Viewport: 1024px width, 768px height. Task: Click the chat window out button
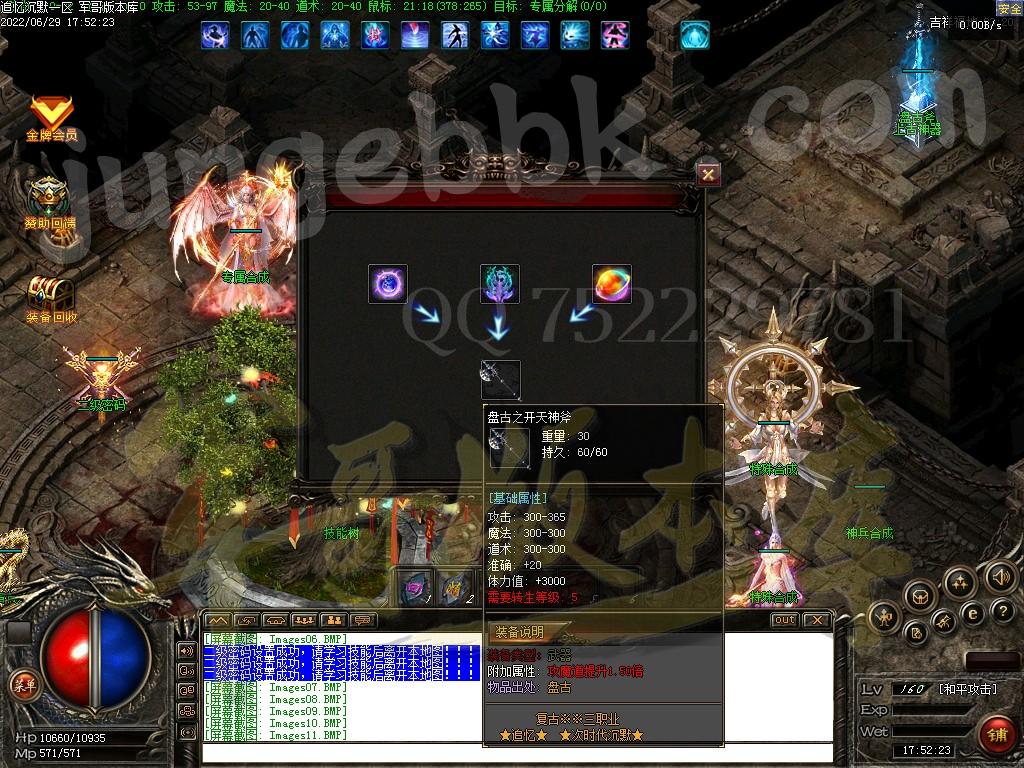pyautogui.click(x=784, y=620)
